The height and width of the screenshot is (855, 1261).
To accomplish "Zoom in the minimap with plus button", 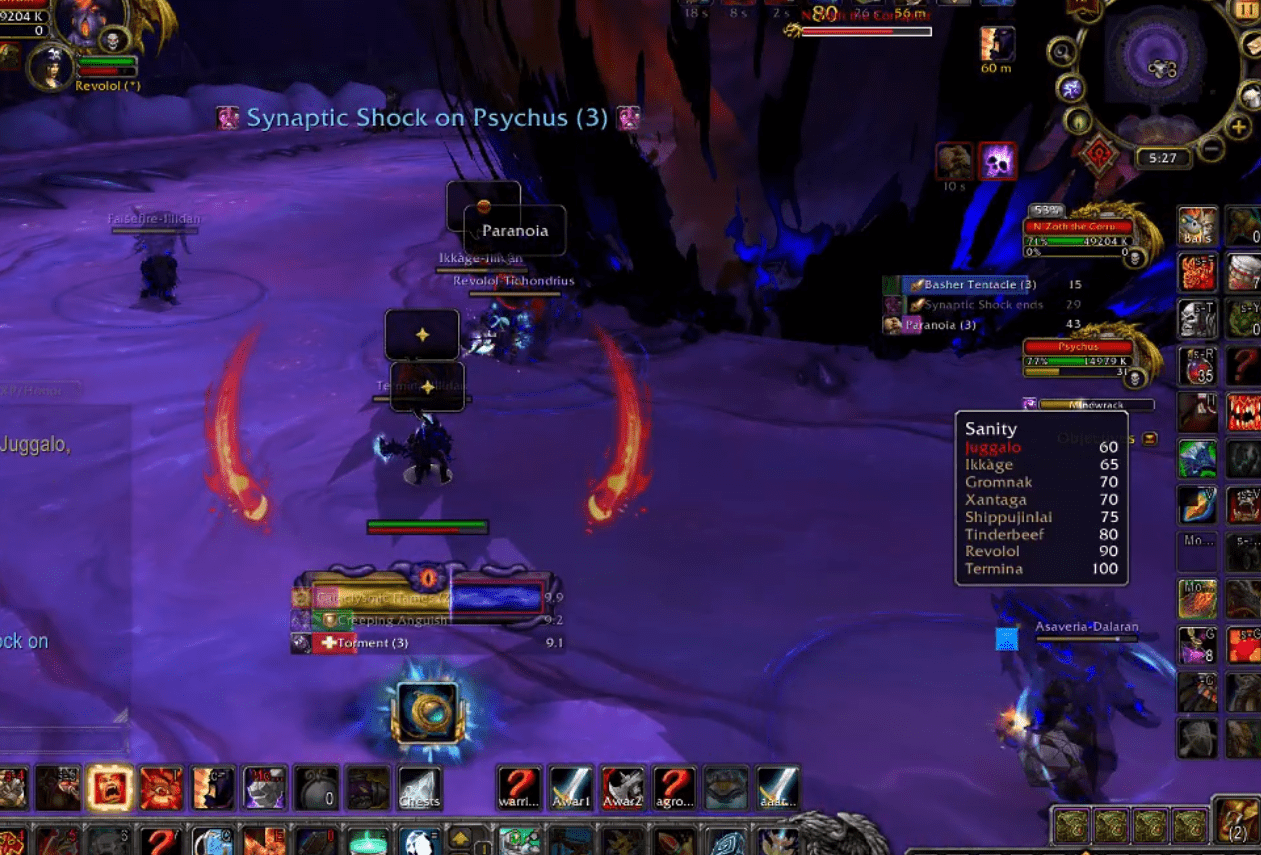I will (x=1238, y=127).
